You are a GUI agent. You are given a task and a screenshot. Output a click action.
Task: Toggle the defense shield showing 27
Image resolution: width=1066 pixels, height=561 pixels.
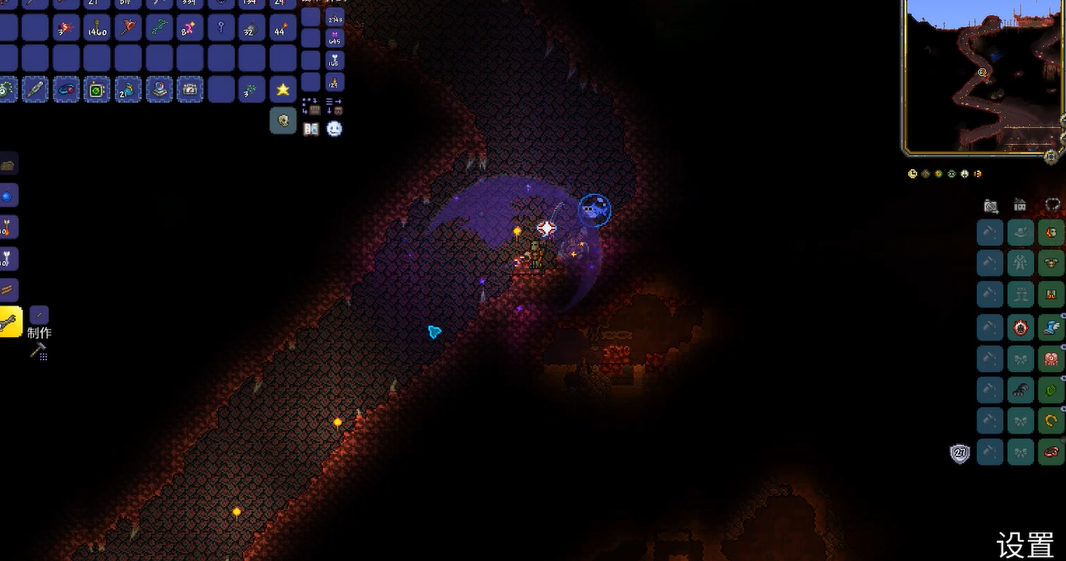(x=960, y=453)
